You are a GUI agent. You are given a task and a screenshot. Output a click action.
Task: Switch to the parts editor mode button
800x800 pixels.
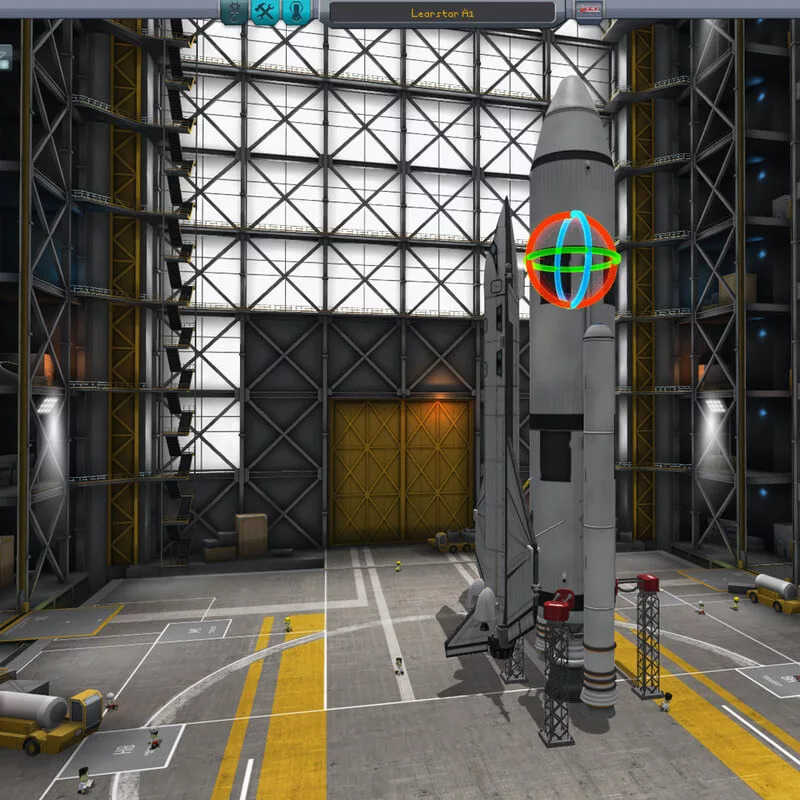click(x=234, y=11)
